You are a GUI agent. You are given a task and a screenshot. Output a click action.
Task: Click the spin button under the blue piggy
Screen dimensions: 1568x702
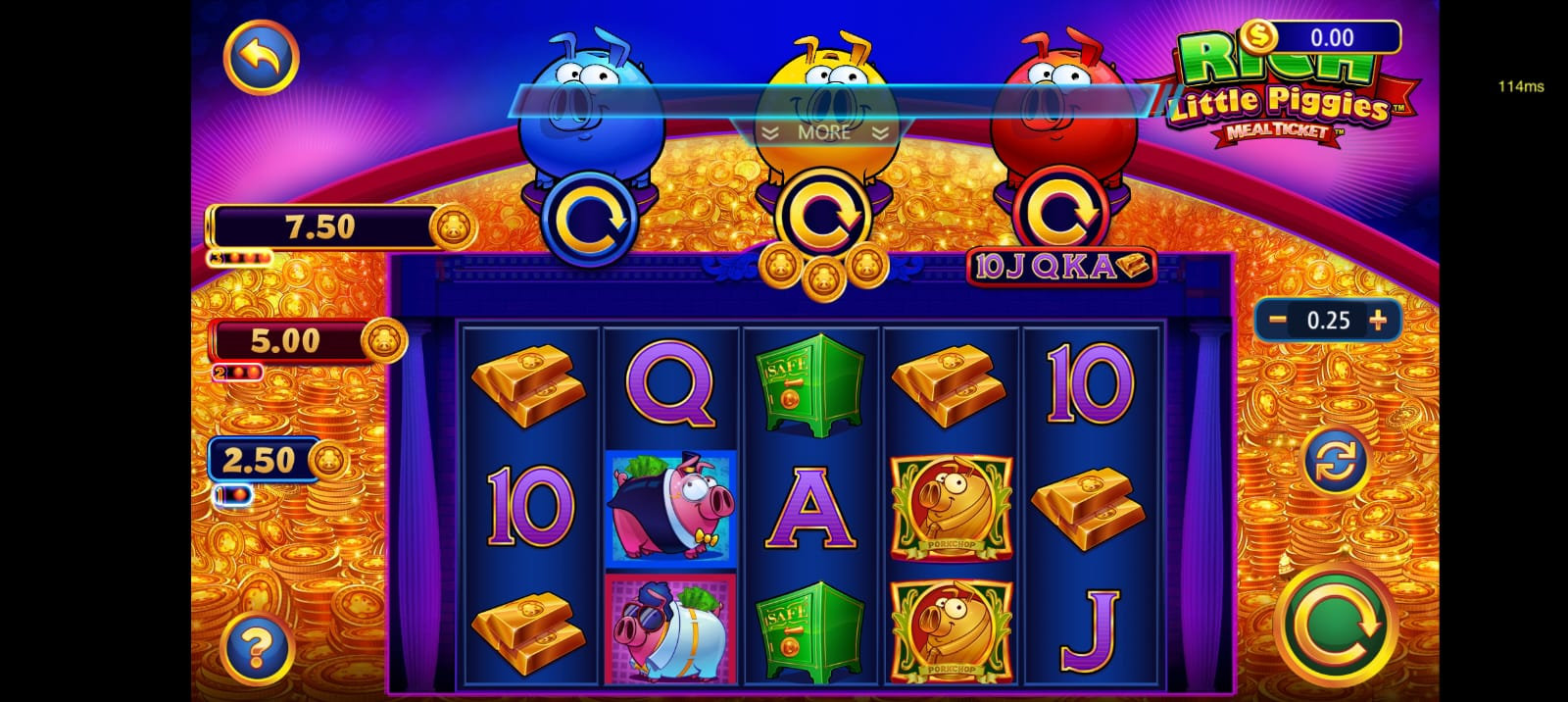point(589,219)
